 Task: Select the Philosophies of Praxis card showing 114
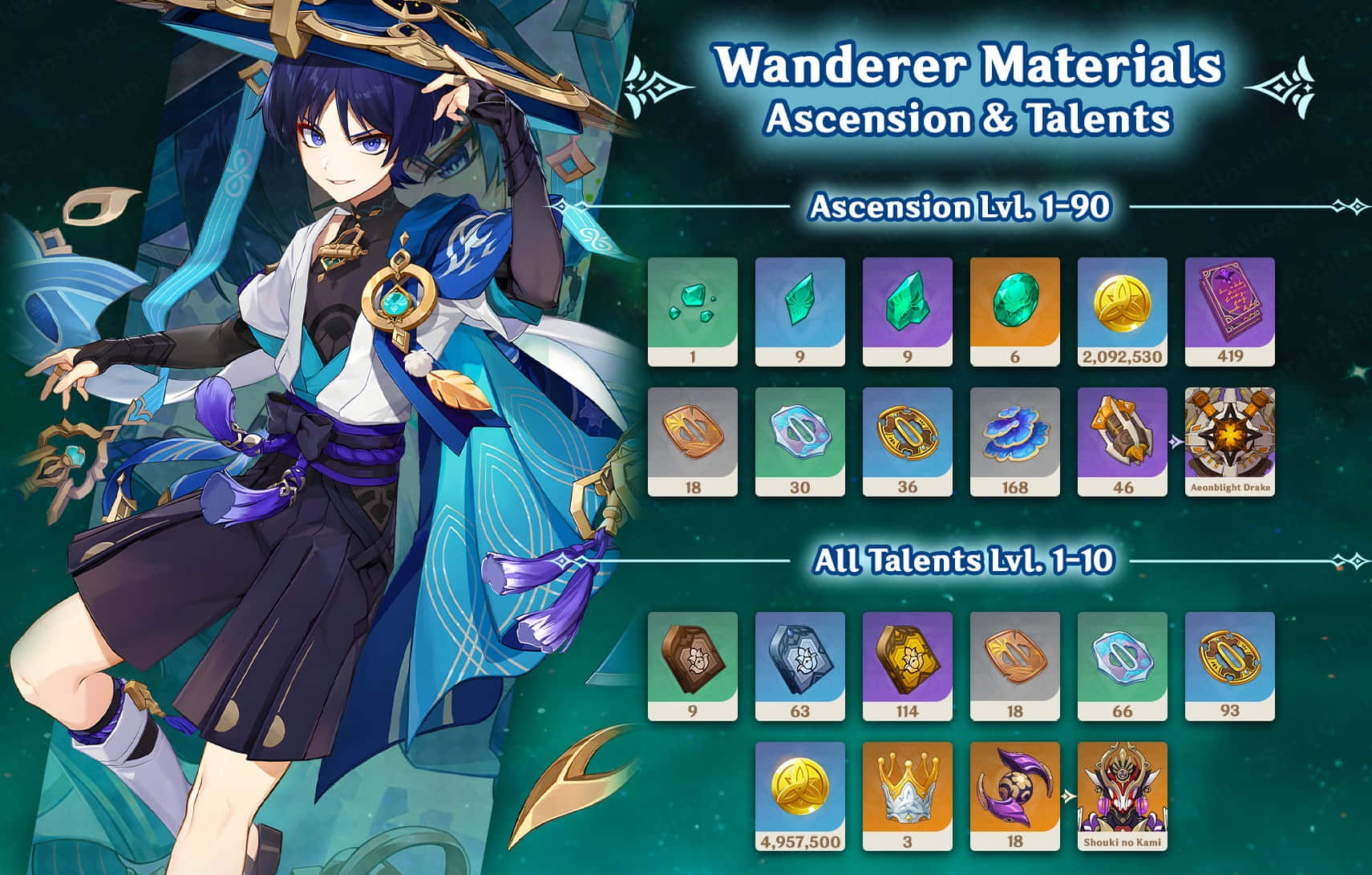[907, 666]
